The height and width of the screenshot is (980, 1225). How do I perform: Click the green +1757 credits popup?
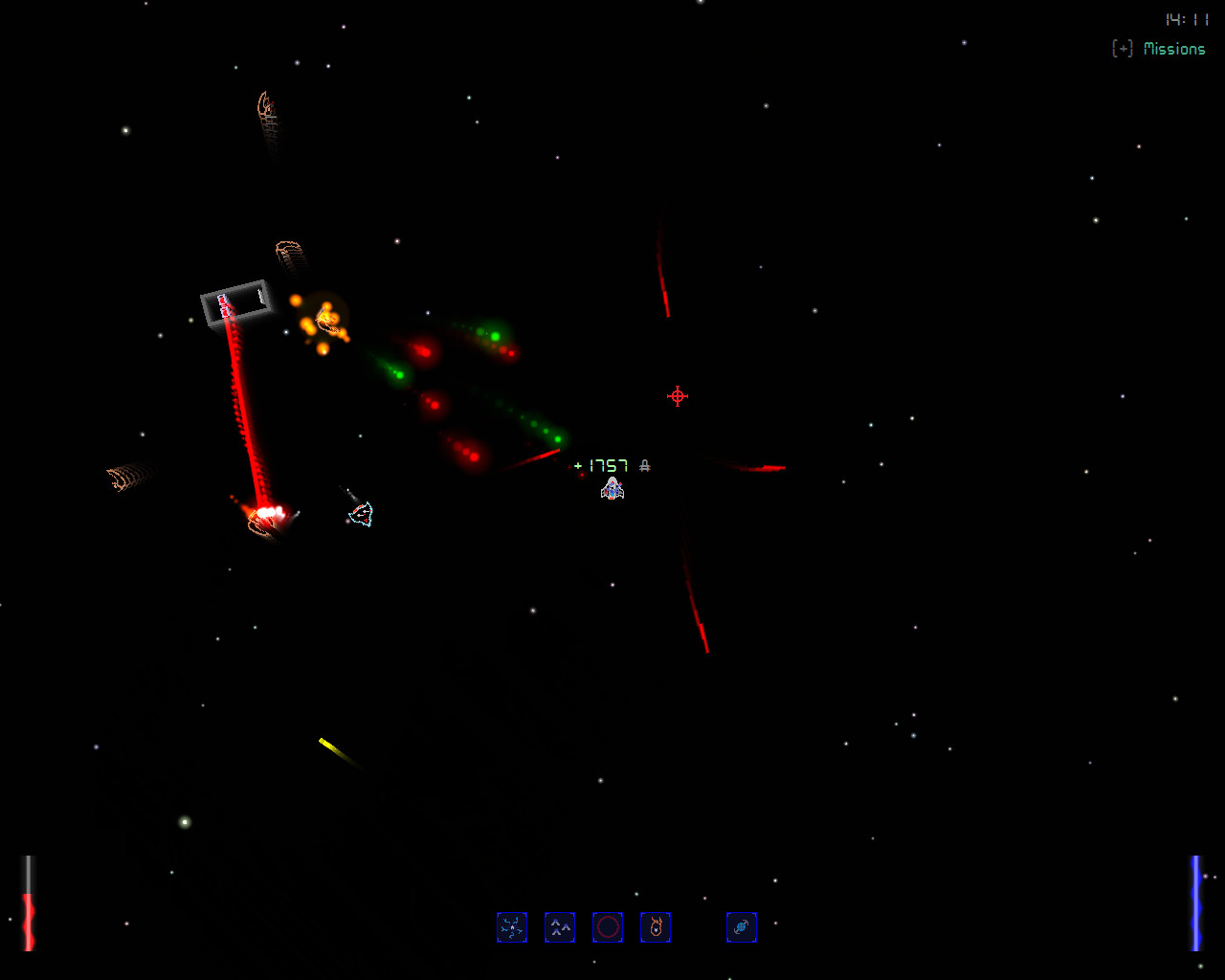click(x=600, y=464)
